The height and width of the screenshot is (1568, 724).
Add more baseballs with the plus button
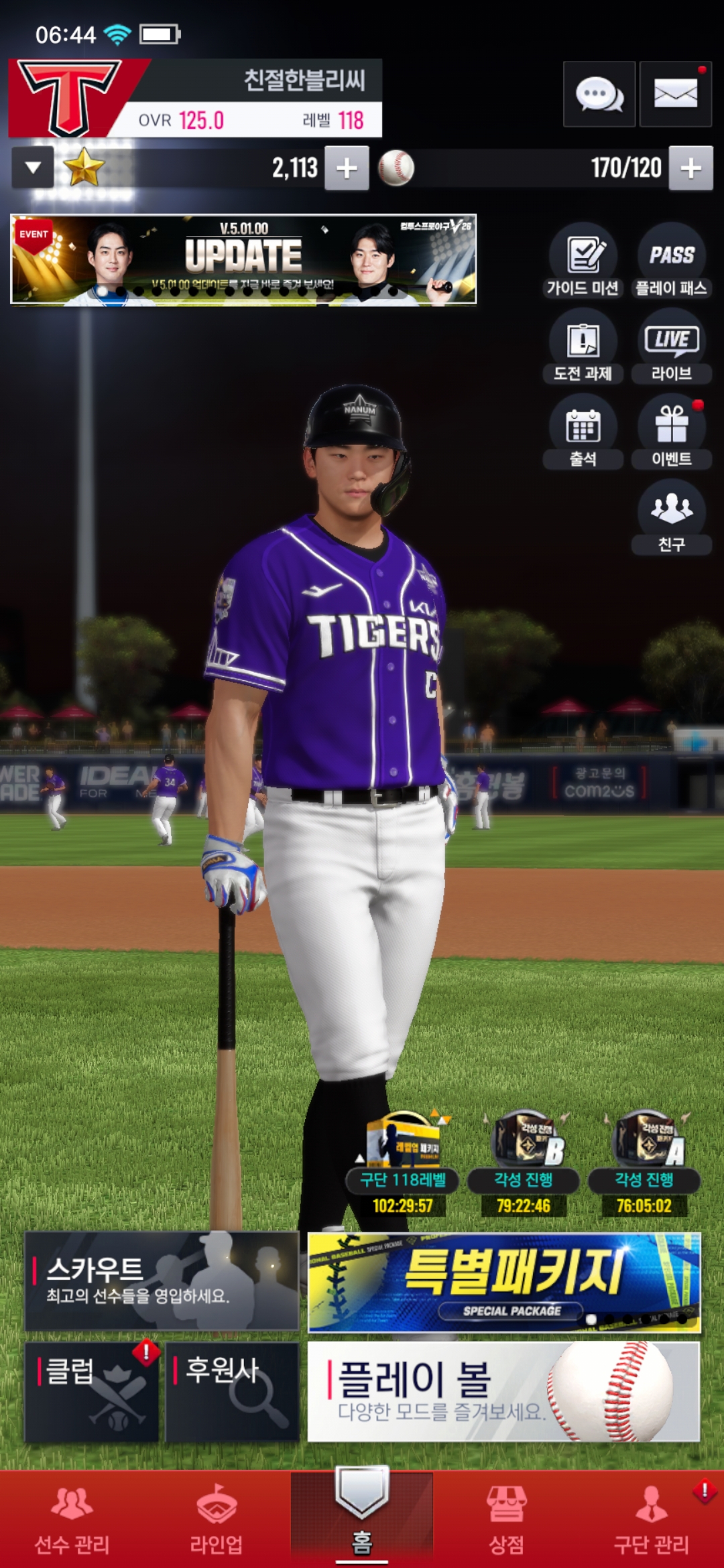click(691, 168)
